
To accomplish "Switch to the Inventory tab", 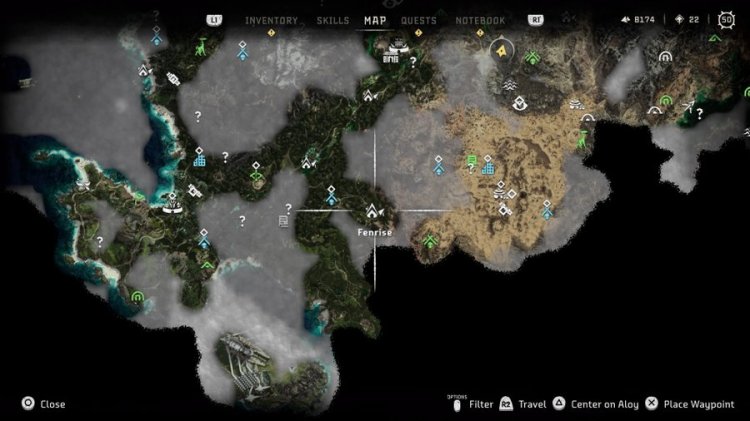I will click(270, 20).
